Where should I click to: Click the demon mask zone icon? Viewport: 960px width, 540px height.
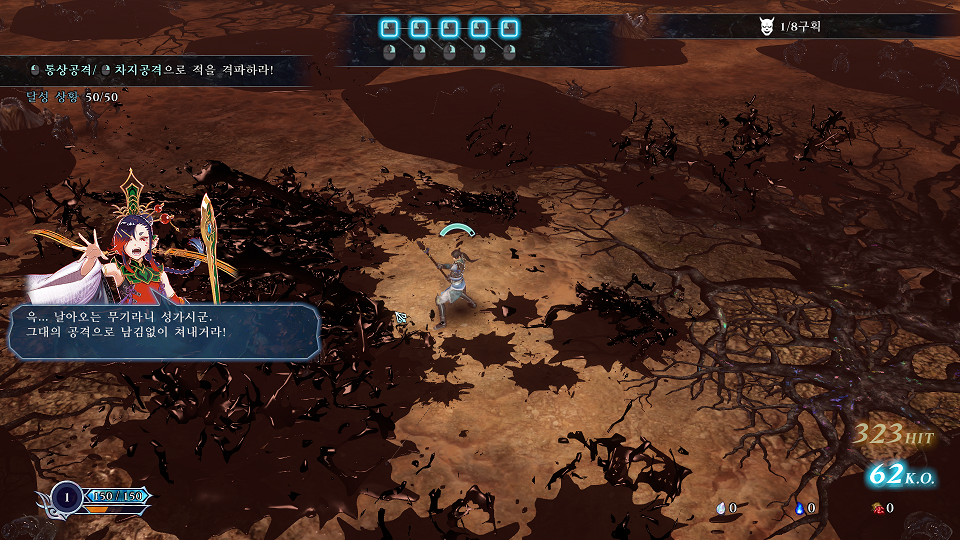coord(766,26)
